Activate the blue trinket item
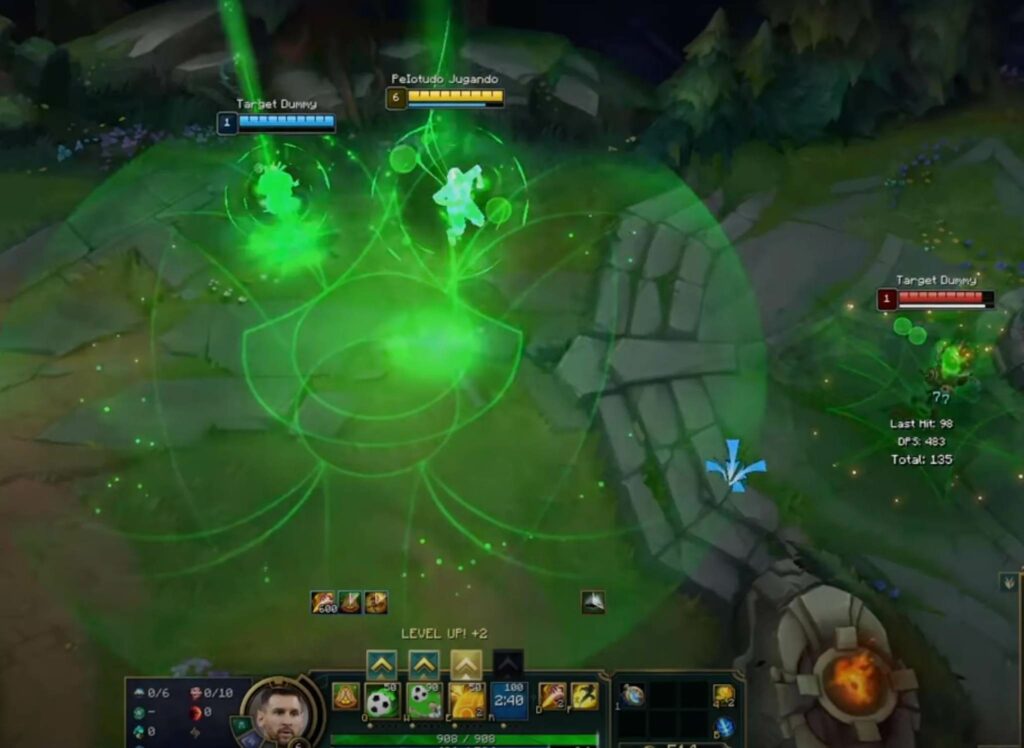Viewport: 1024px width, 748px height. pos(723,727)
